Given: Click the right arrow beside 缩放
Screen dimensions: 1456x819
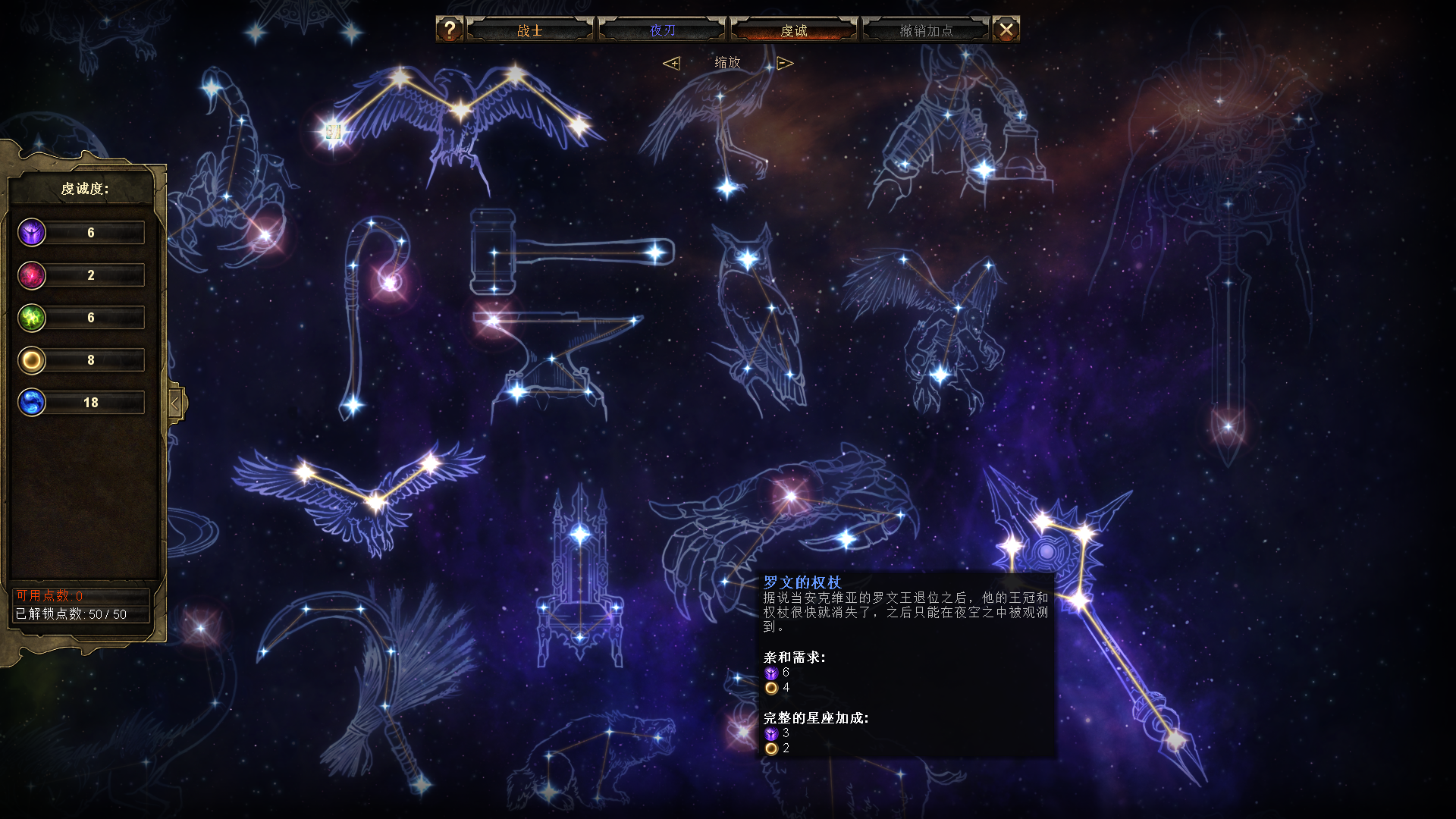Looking at the screenshot, I should pyautogui.click(x=785, y=63).
